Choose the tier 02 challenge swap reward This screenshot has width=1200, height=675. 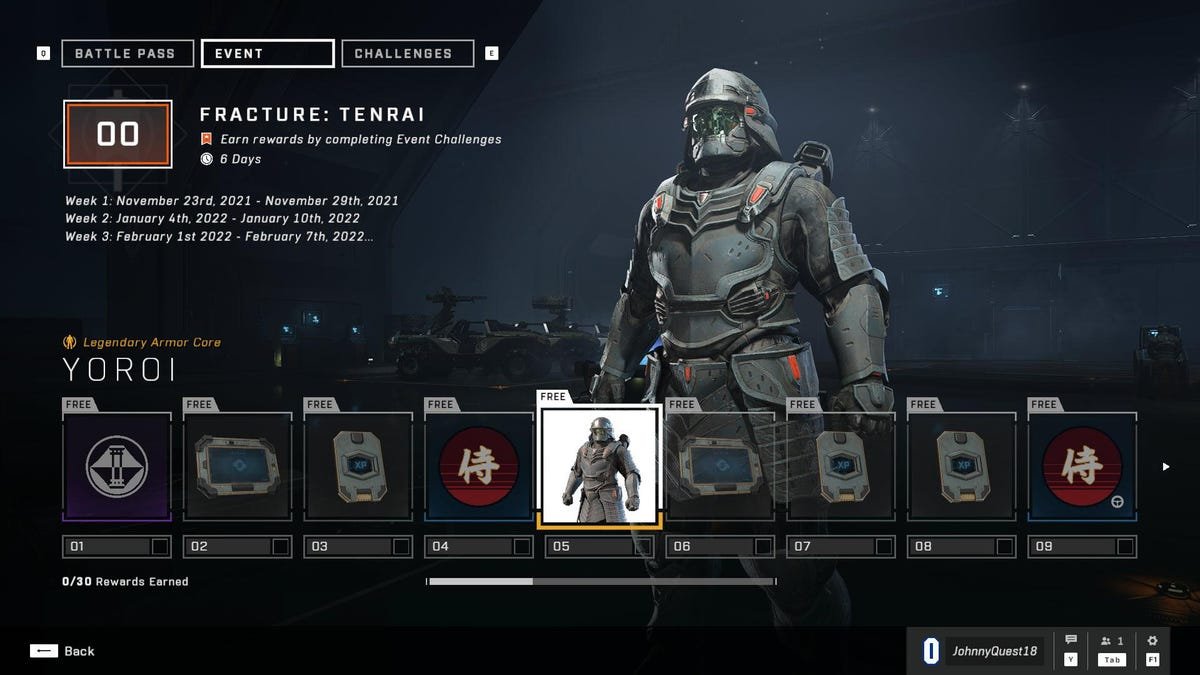point(237,466)
